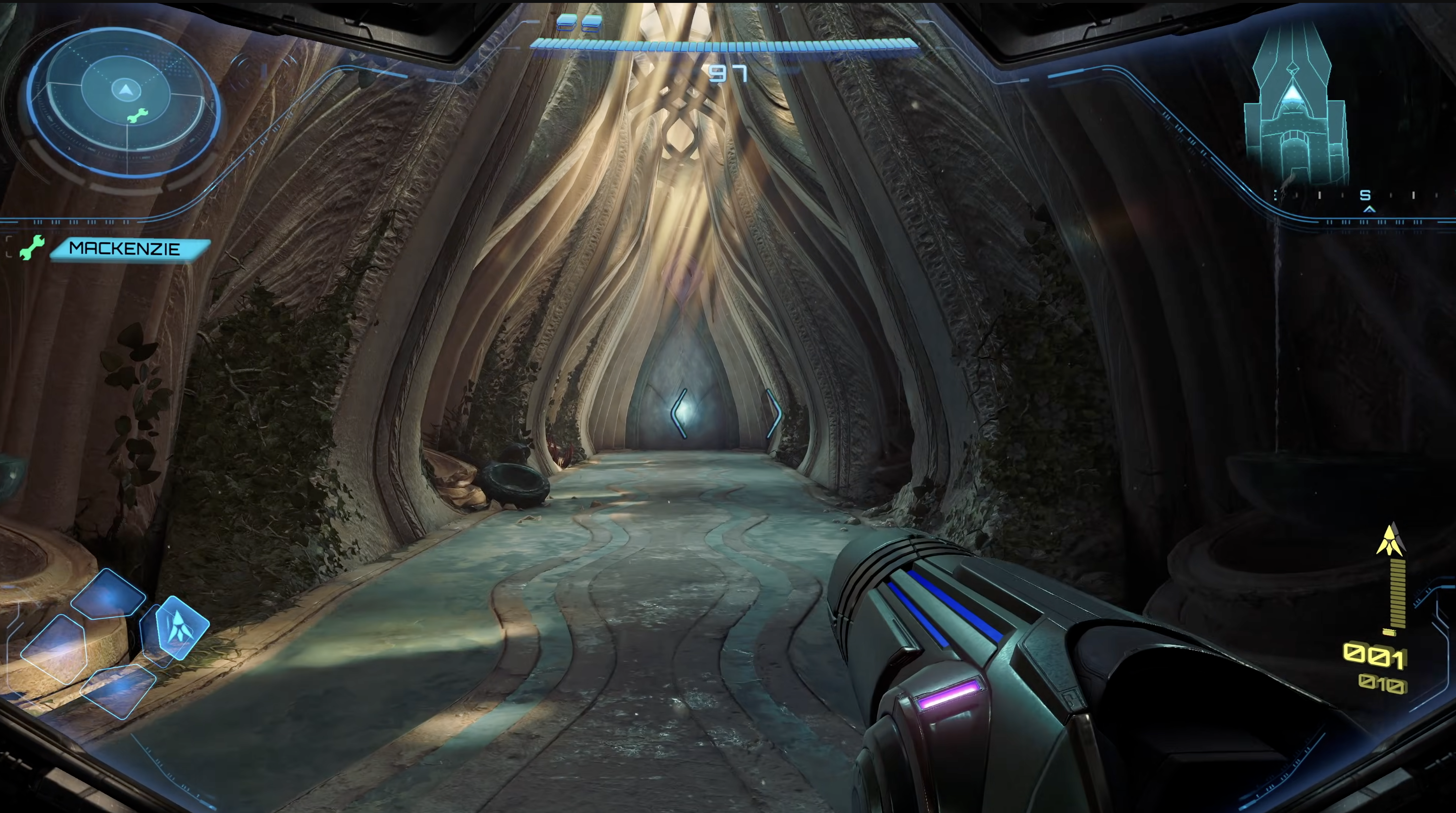The width and height of the screenshot is (1456, 813).
Task: Select the green wrench icon beside MACKENZIE
Action: point(32,248)
